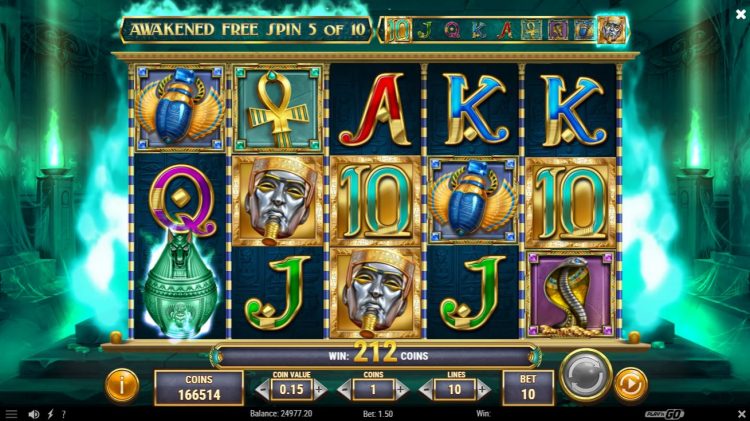Toggle the sound speaker icon
Viewport: 750px width, 421px height.
click(x=33, y=413)
